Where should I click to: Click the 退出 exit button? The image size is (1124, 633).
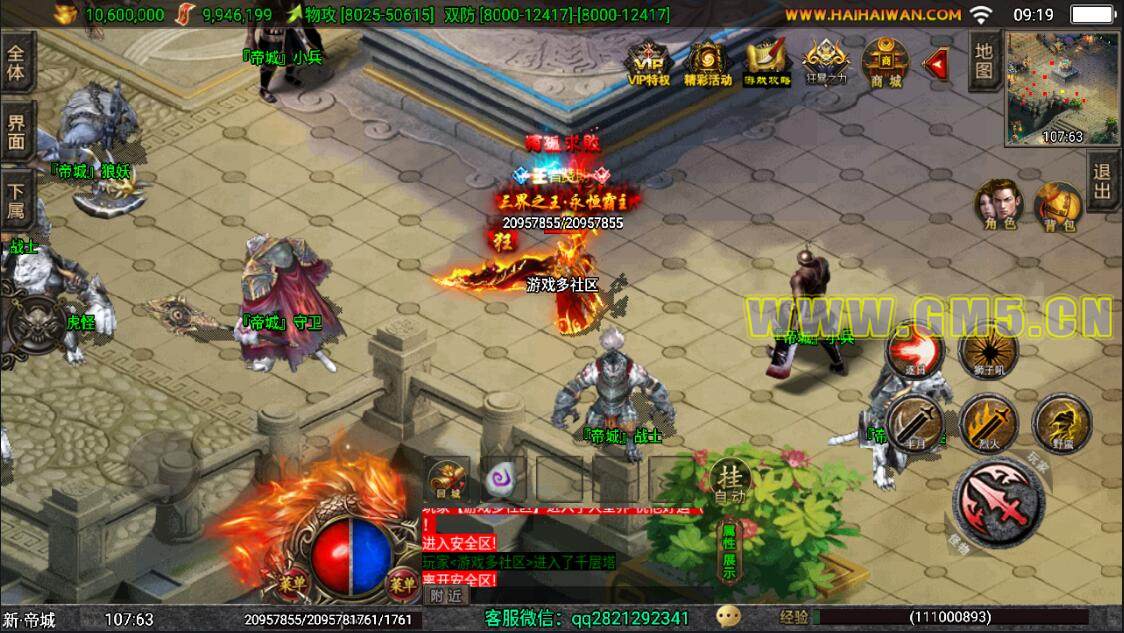(x=1102, y=183)
